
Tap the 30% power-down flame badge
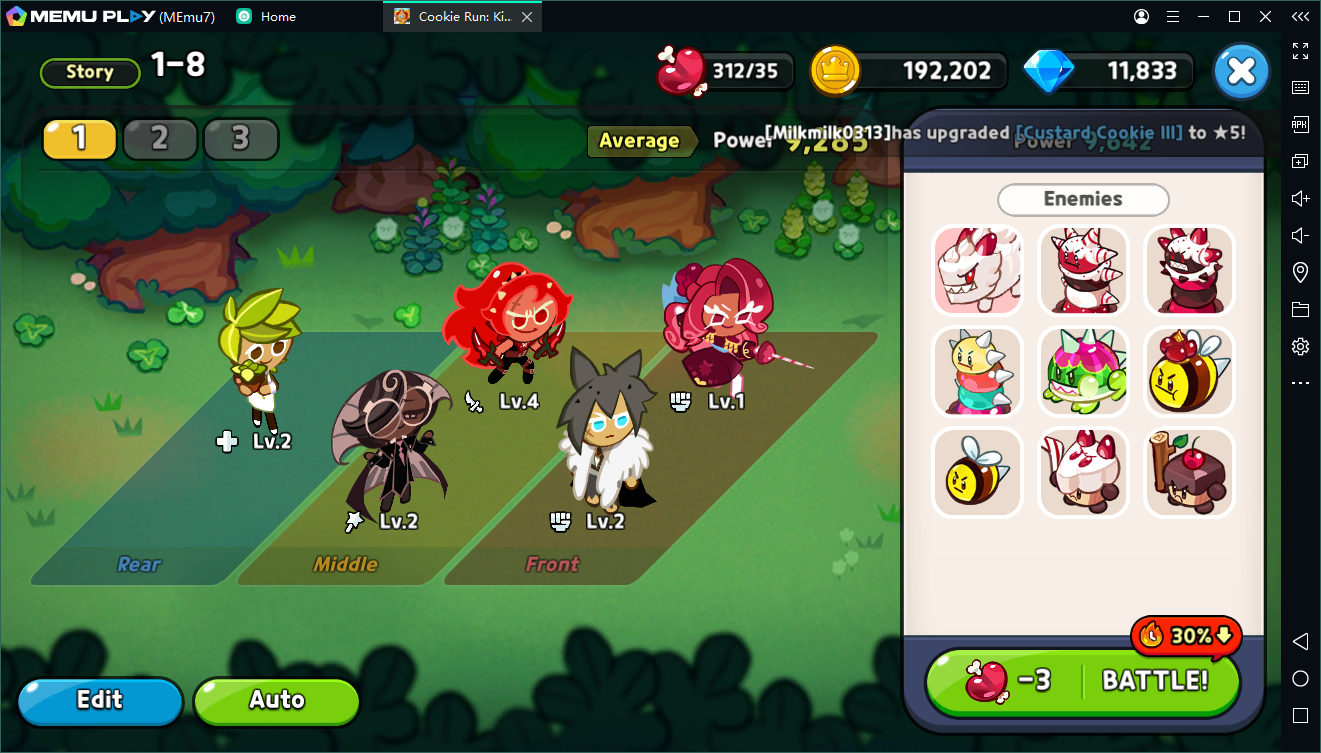1186,635
